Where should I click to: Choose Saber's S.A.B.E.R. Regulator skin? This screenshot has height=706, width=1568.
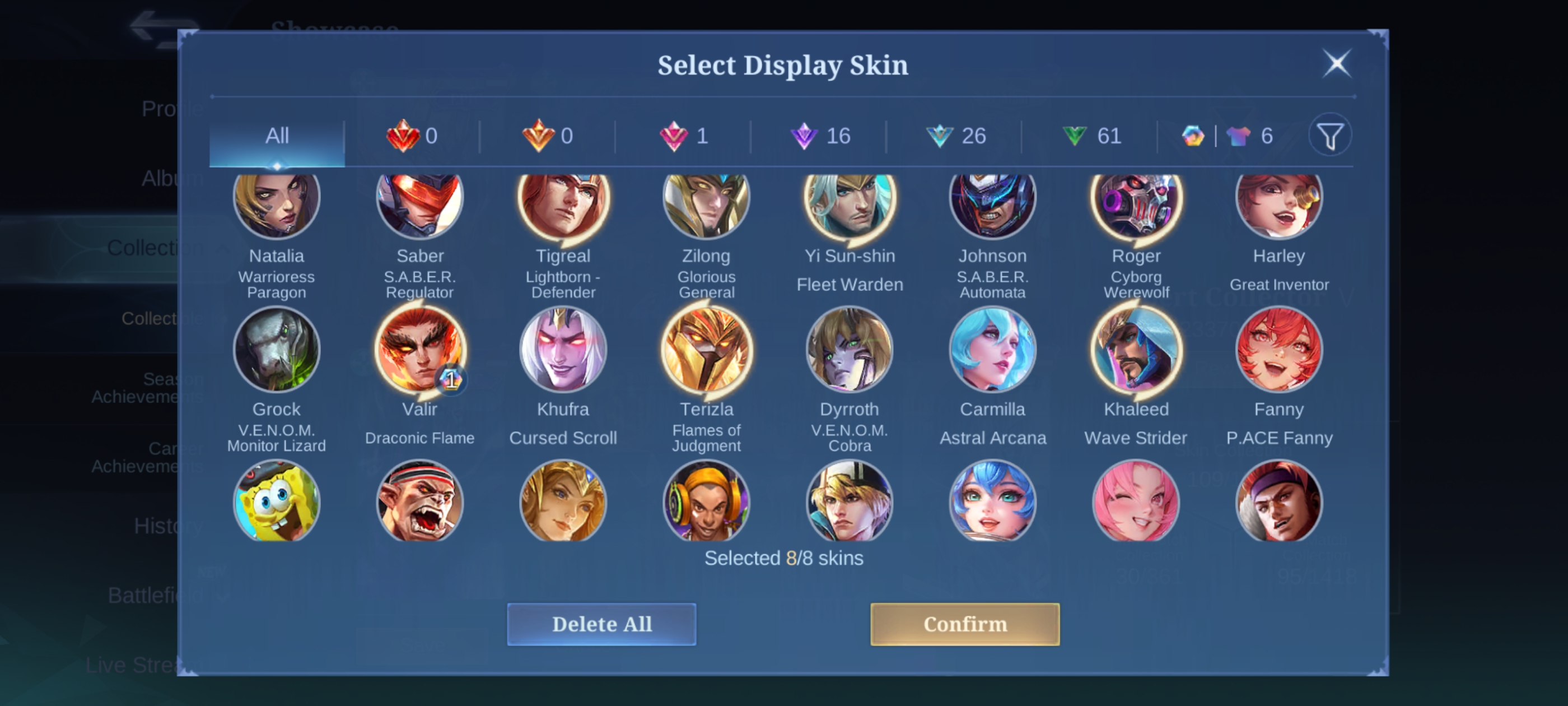pyautogui.click(x=419, y=200)
